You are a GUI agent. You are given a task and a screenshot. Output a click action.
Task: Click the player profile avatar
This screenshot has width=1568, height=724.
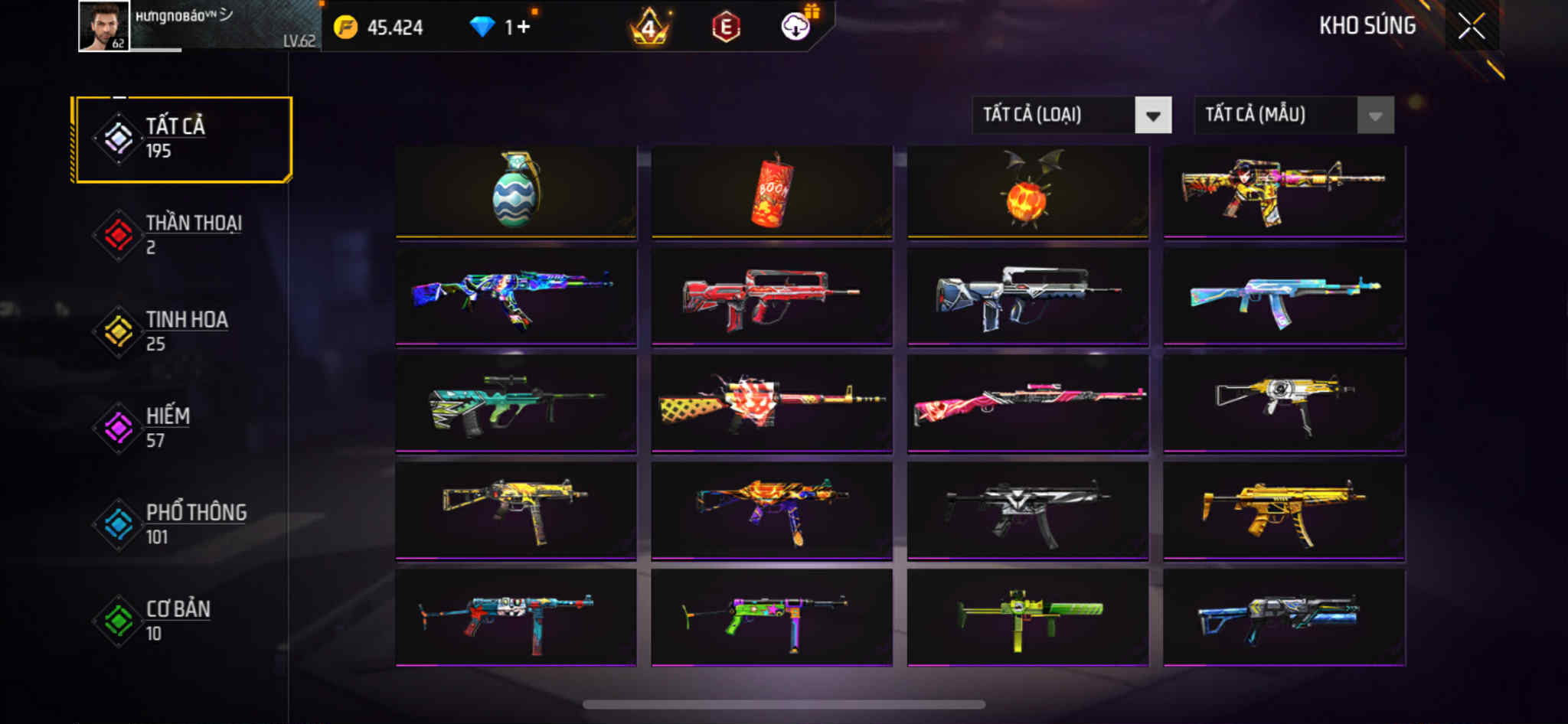(x=104, y=27)
